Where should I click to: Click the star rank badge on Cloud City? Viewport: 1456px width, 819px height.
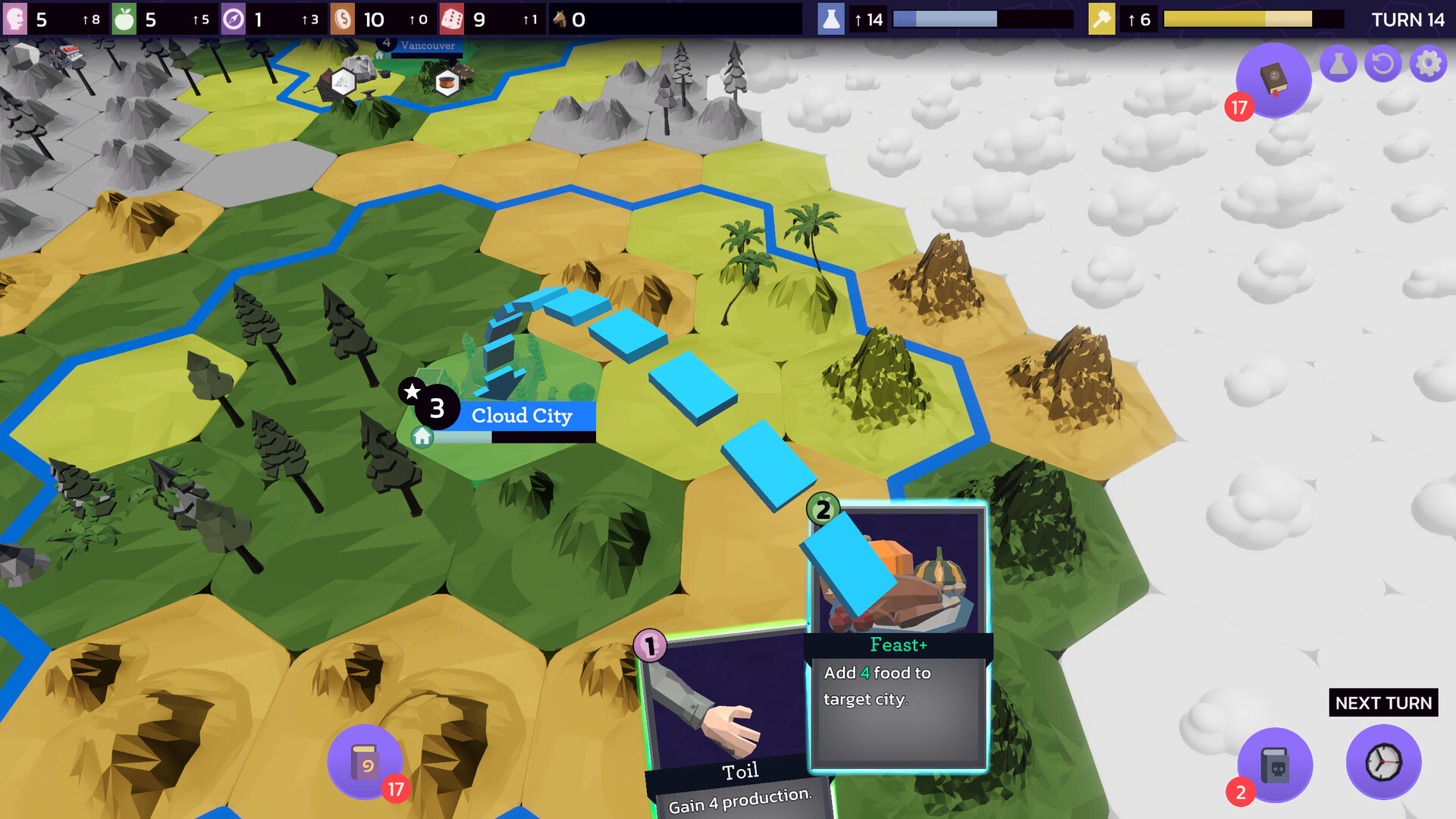pyautogui.click(x=412, y=392)
